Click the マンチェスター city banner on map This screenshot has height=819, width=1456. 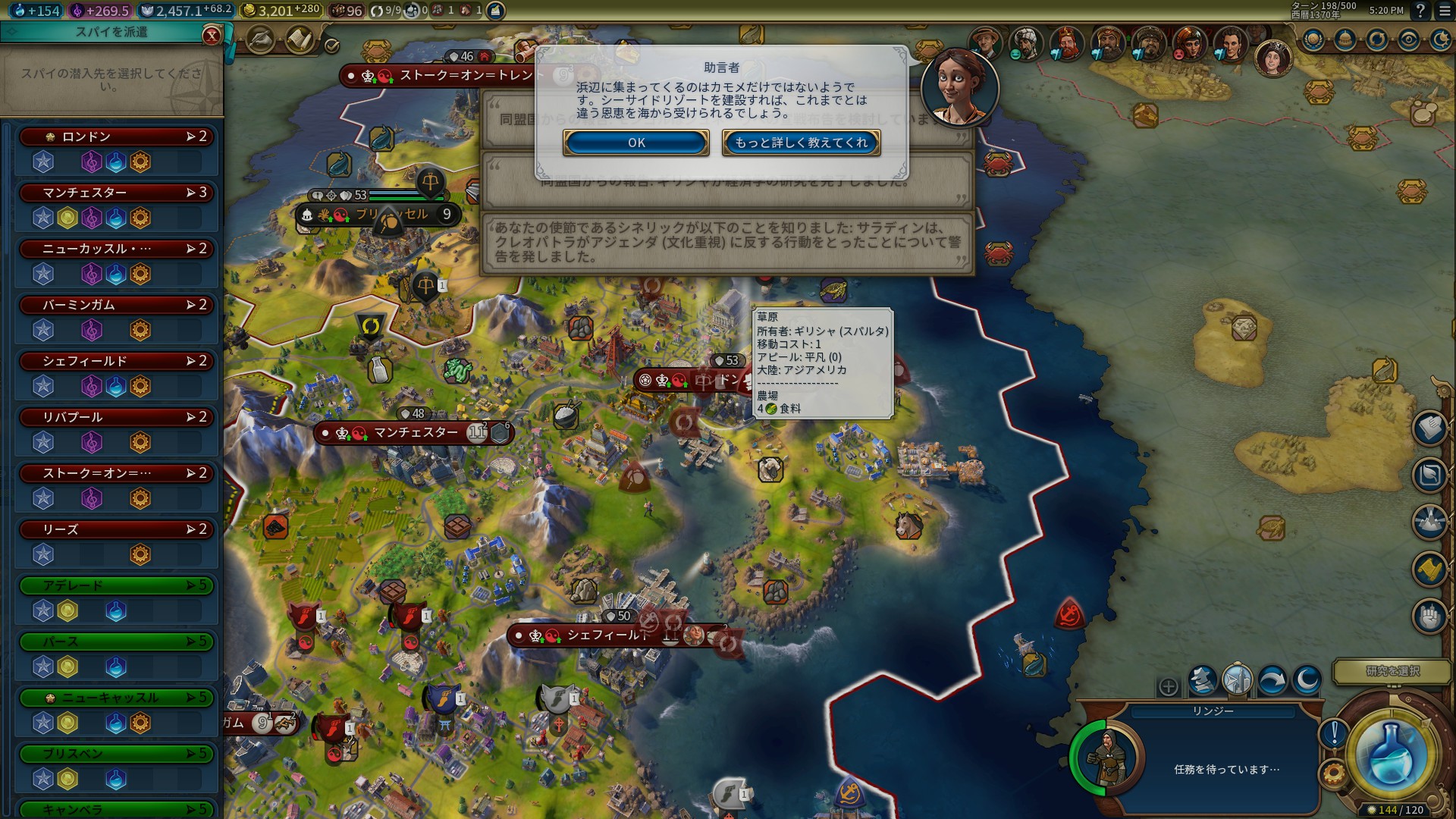tap(415, 433)
